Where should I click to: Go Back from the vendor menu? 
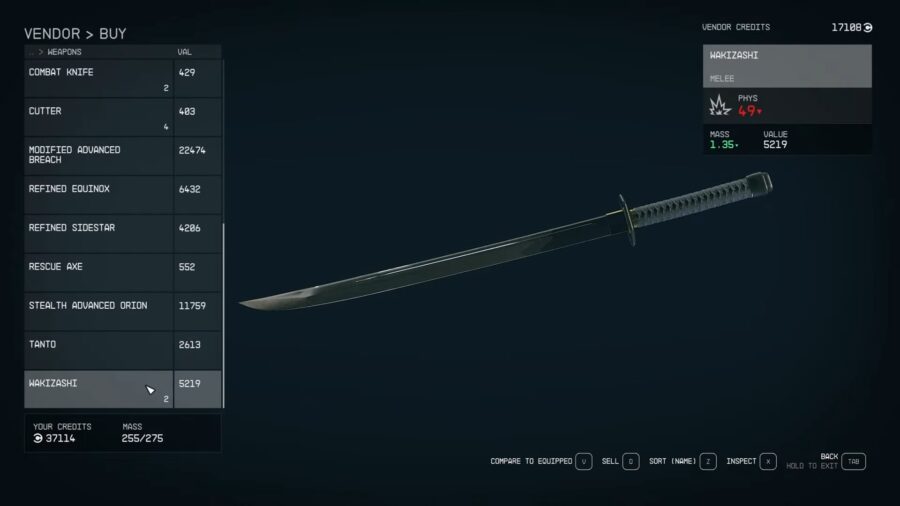(853, 461)
